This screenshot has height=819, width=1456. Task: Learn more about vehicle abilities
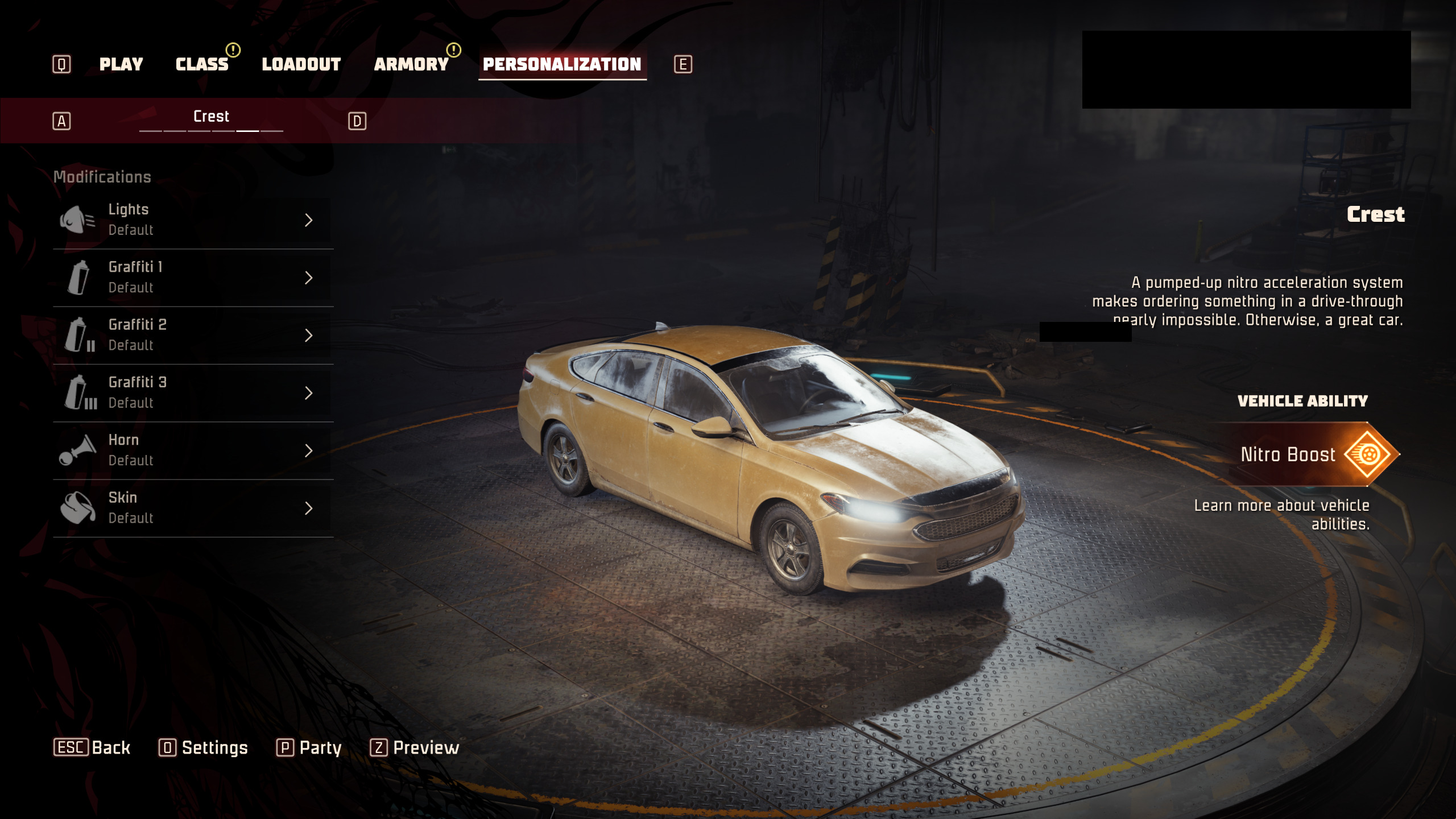tap(1282, 514)
